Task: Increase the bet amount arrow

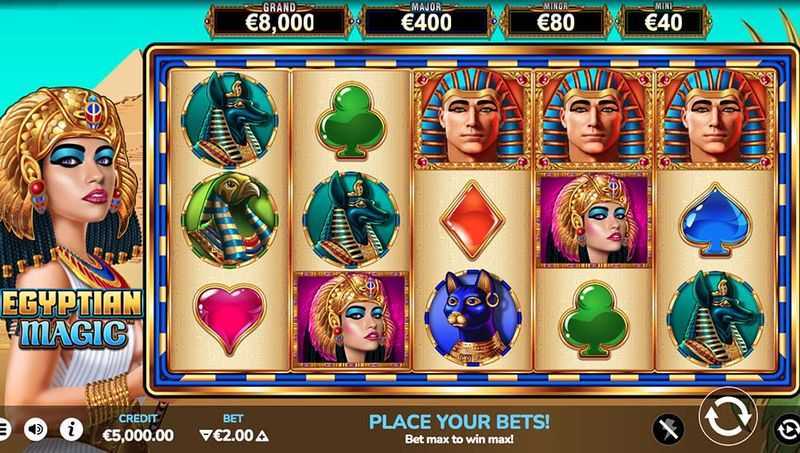Action: 262,436
